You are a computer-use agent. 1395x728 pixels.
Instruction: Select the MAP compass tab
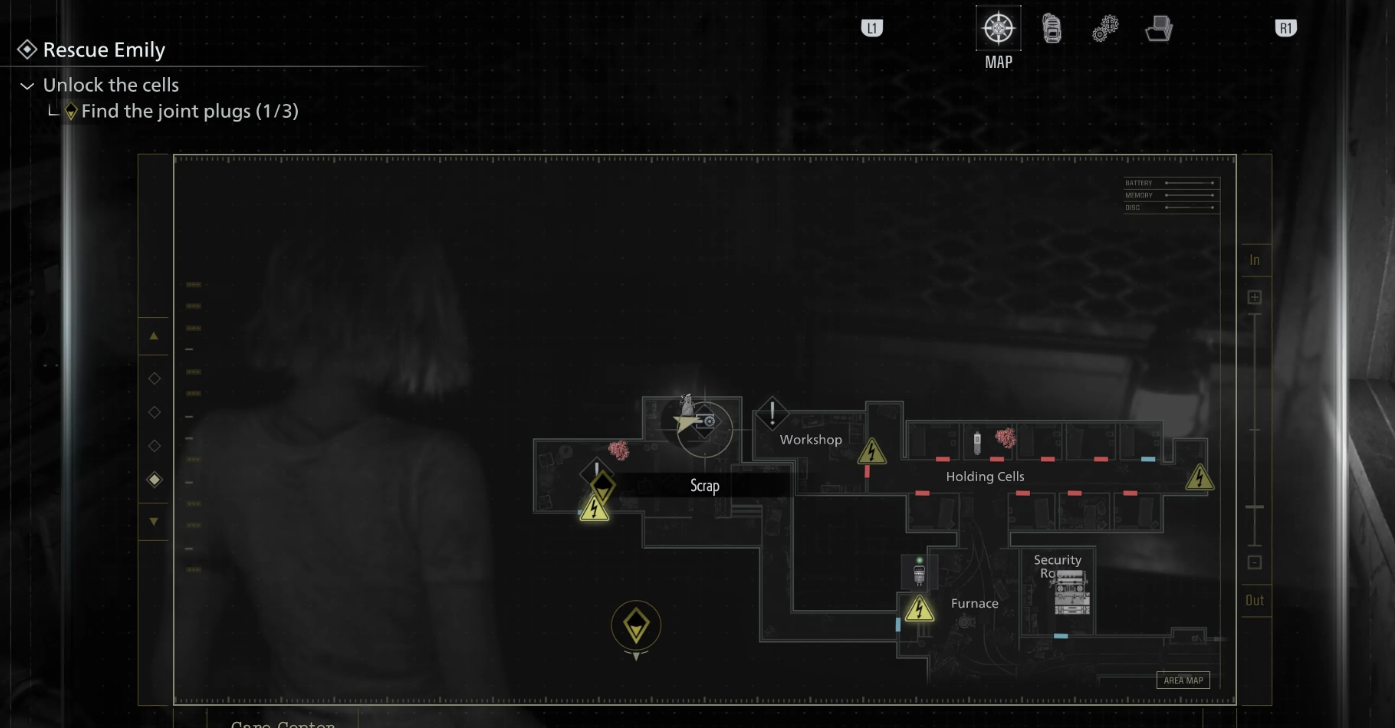click(998, 28)
